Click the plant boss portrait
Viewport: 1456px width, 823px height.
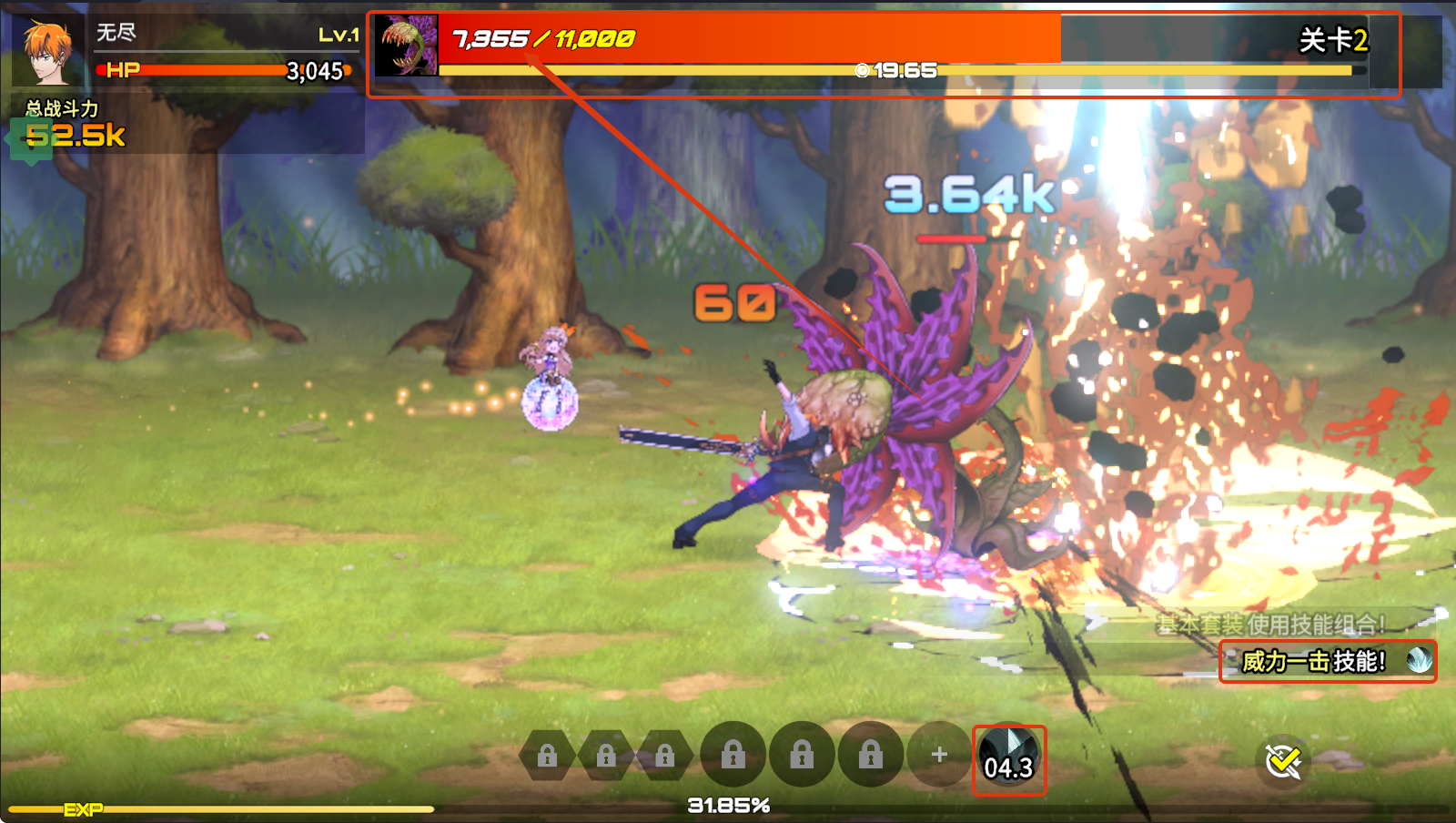point(405,46)
